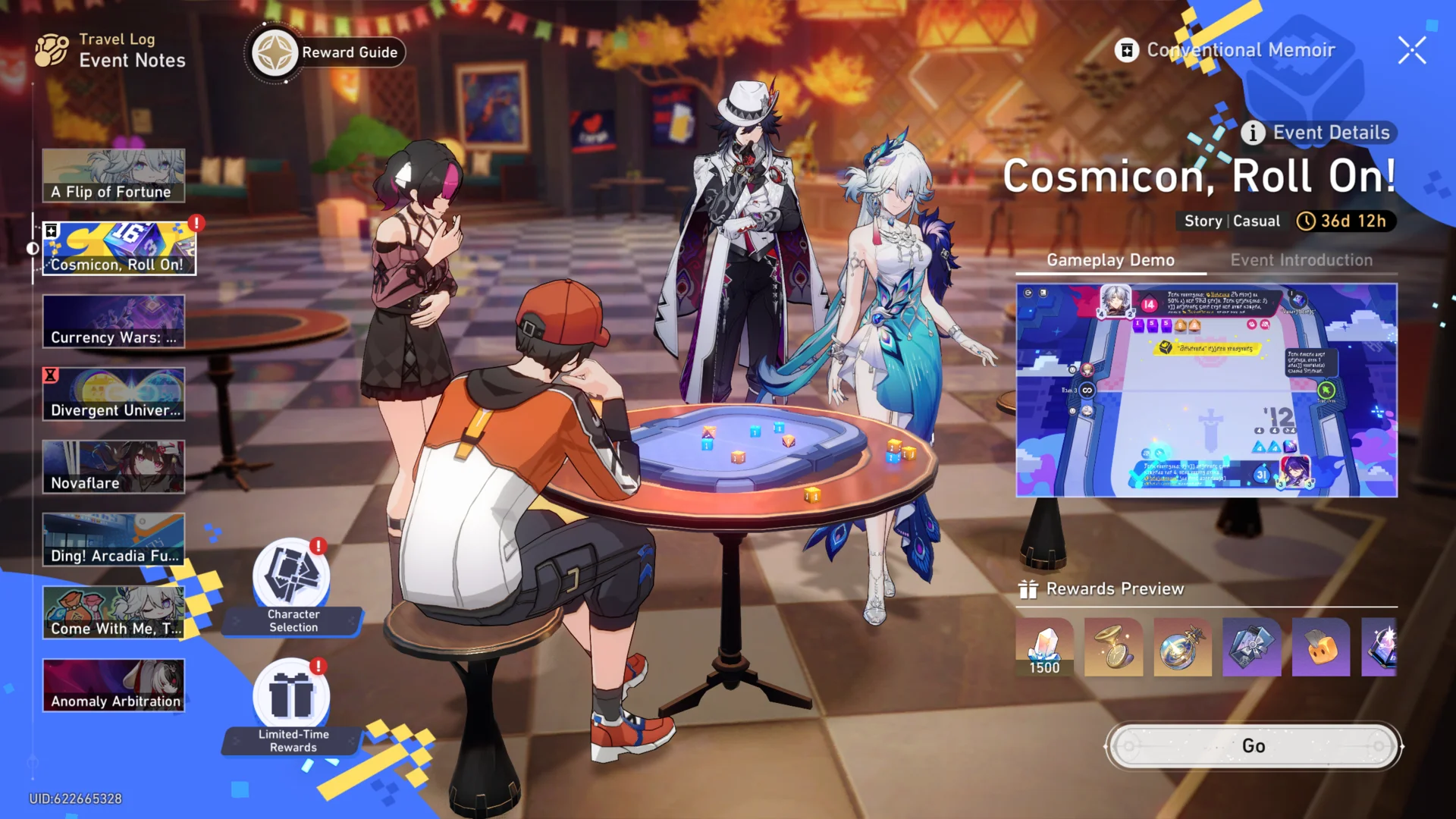Click the Conventional Memoir icon

coord(1128,49)
